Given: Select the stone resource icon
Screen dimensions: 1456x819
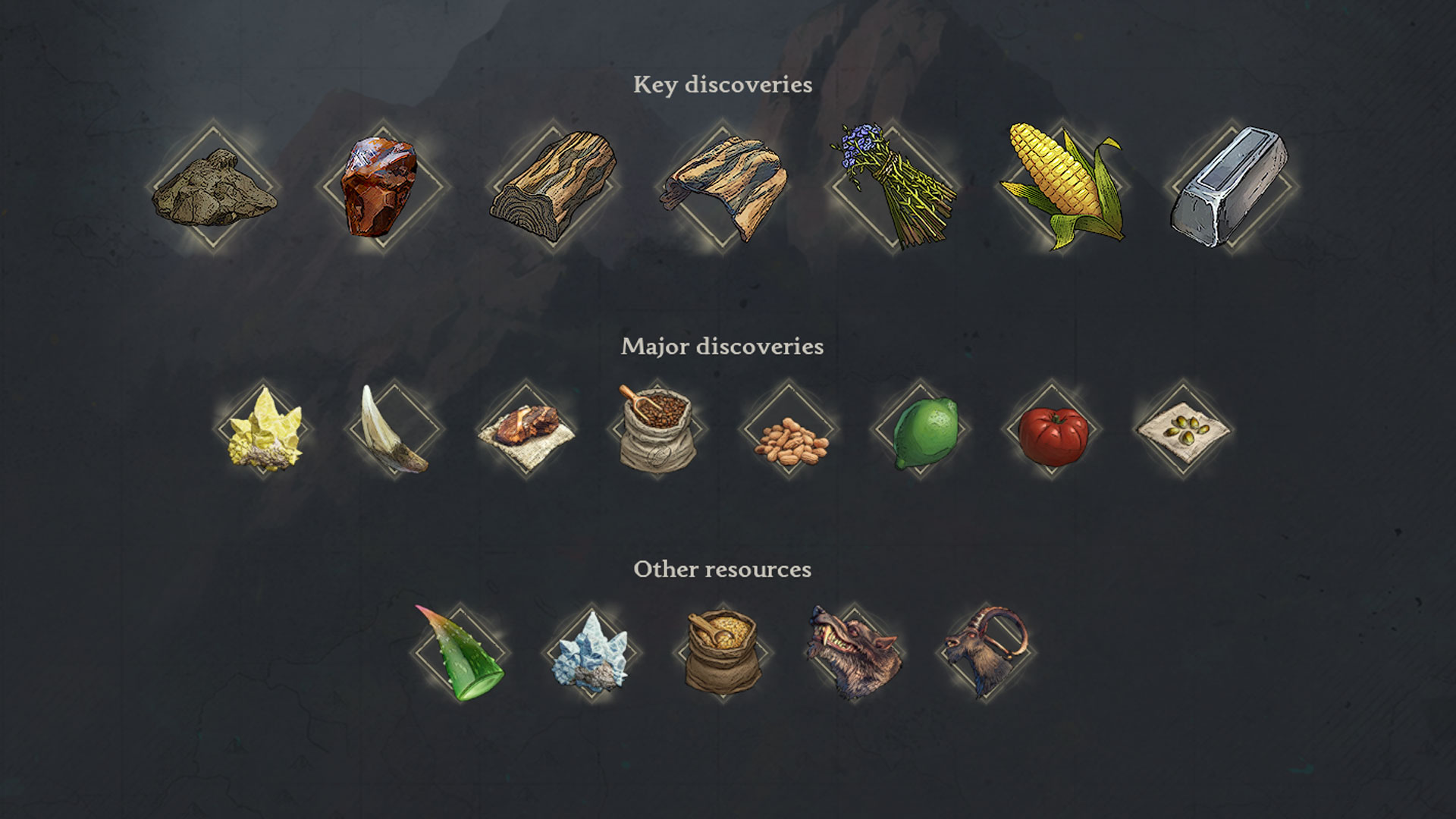Looking at the screenshot, I should click(x=212, y=186).
